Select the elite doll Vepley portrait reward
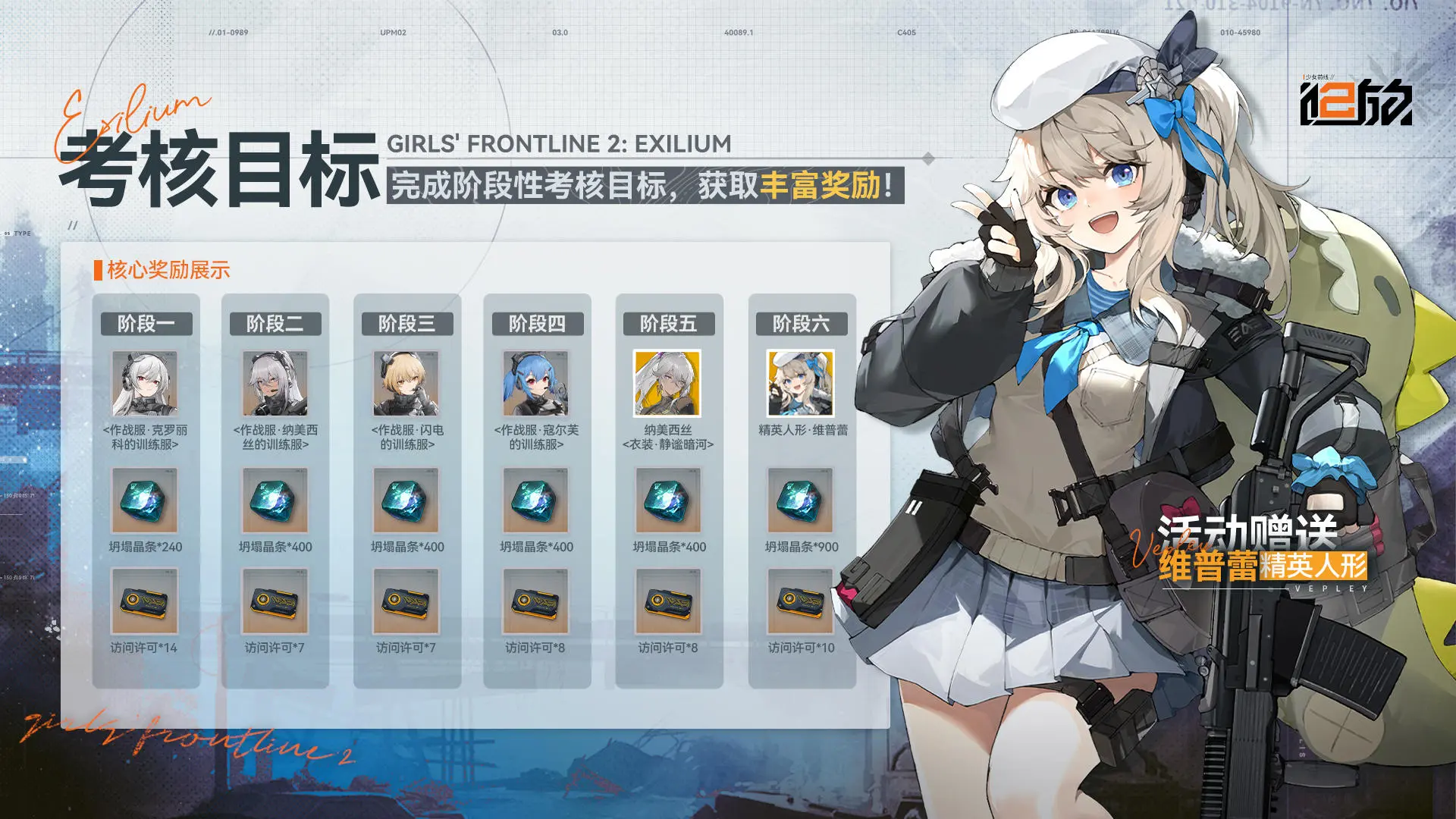Image resolution: width=1456 pixels, height=819 pixels. (801, 384)
